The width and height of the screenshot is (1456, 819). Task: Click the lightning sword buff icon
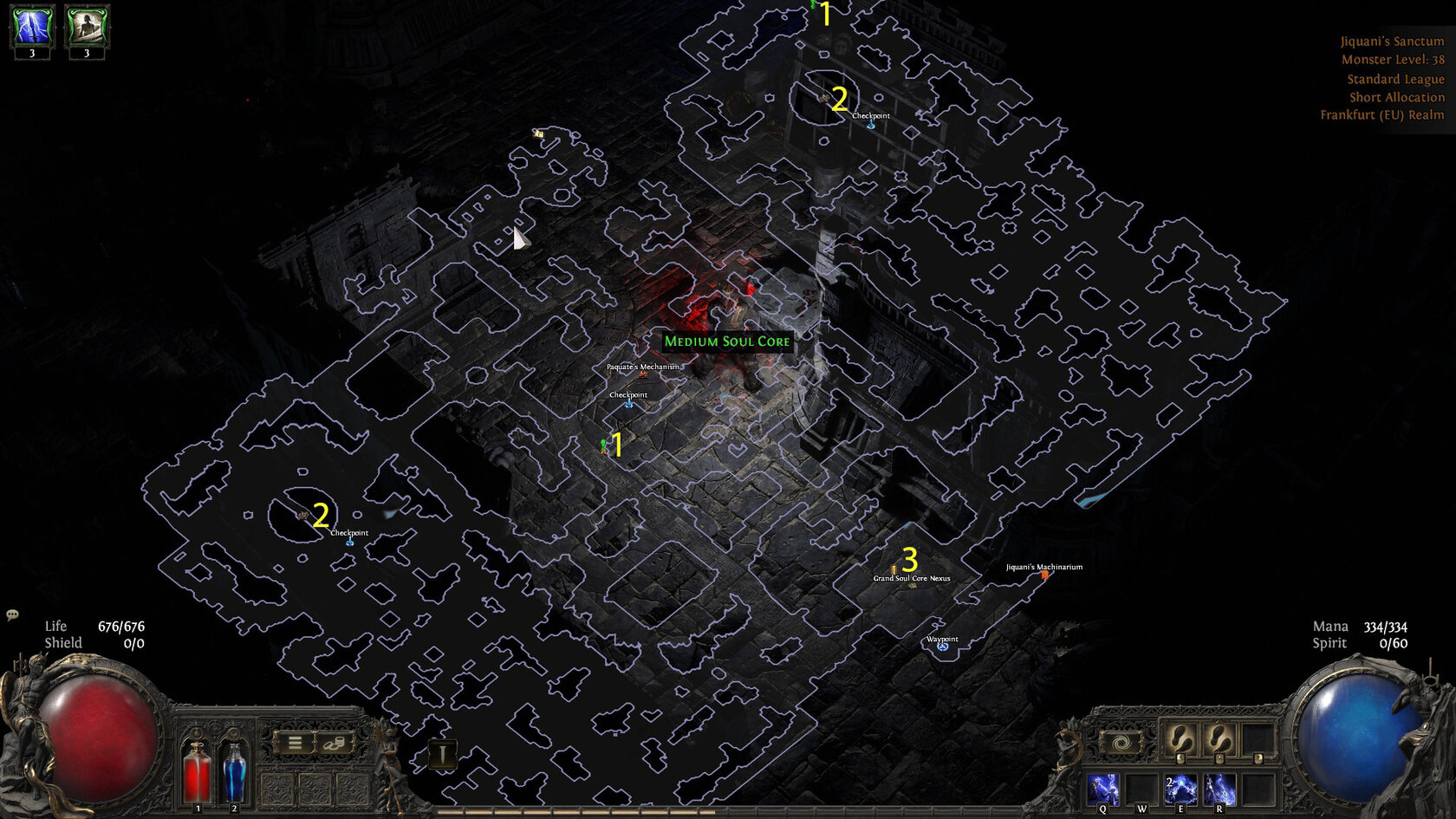tap(32, 26)
